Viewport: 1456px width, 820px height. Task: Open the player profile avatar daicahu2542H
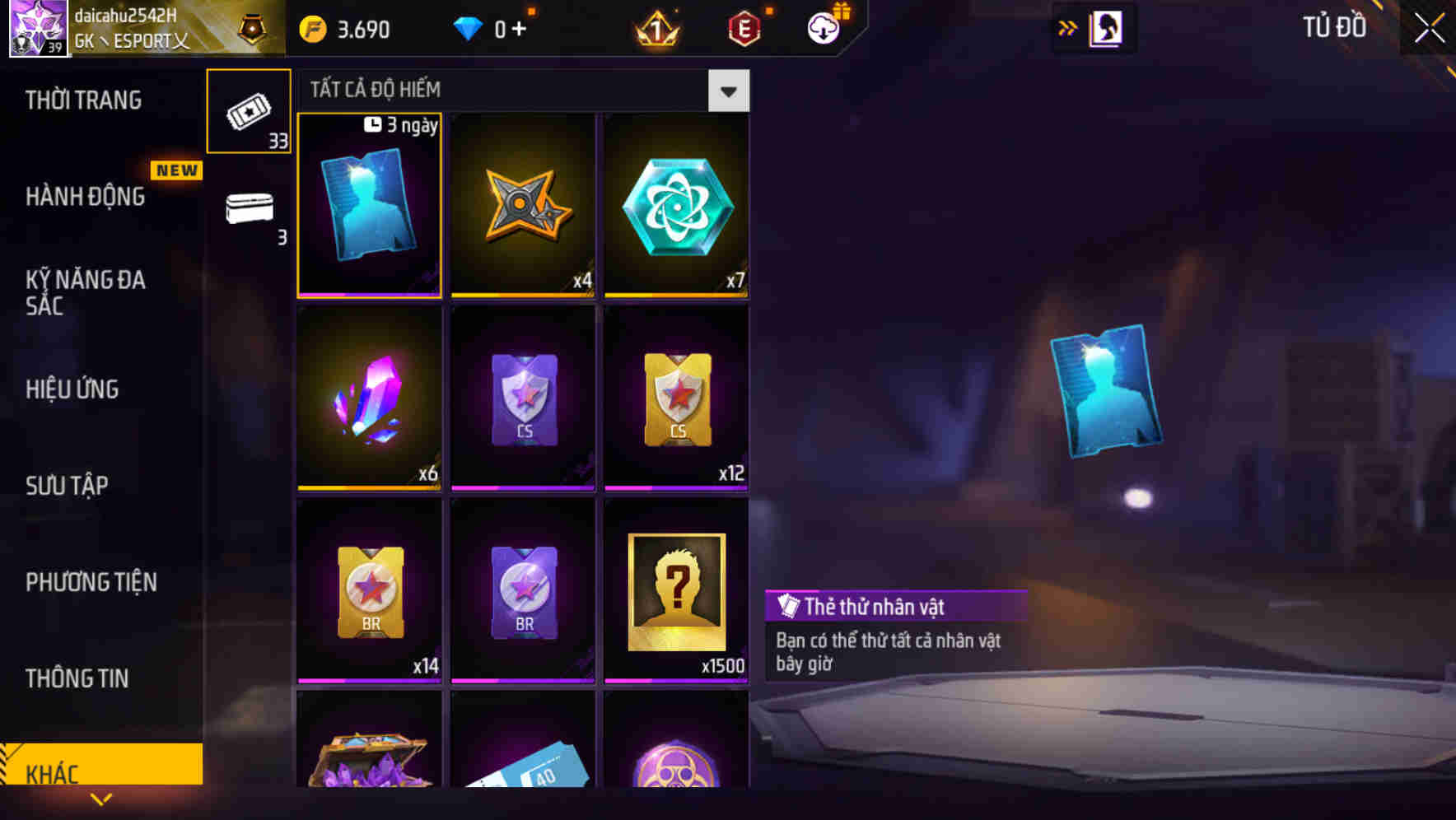pyautogui.click(x=37, y=27)
